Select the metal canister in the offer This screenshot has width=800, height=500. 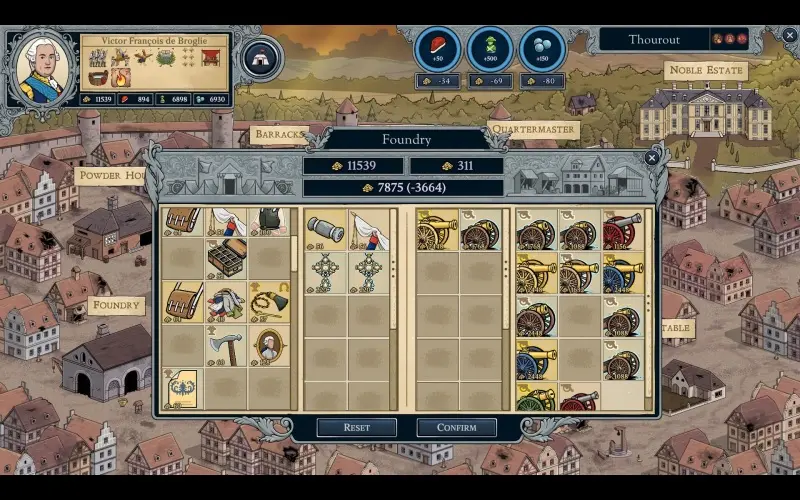coord(325,230)
